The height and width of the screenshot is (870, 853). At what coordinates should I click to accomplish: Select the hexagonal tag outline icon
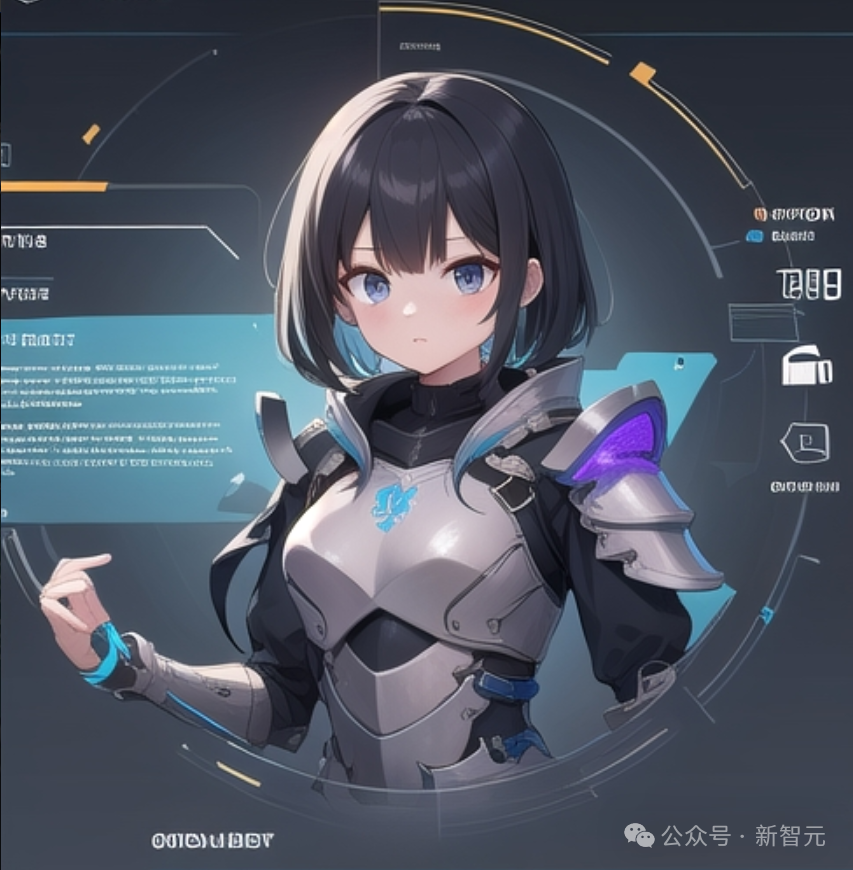point(804,441)
